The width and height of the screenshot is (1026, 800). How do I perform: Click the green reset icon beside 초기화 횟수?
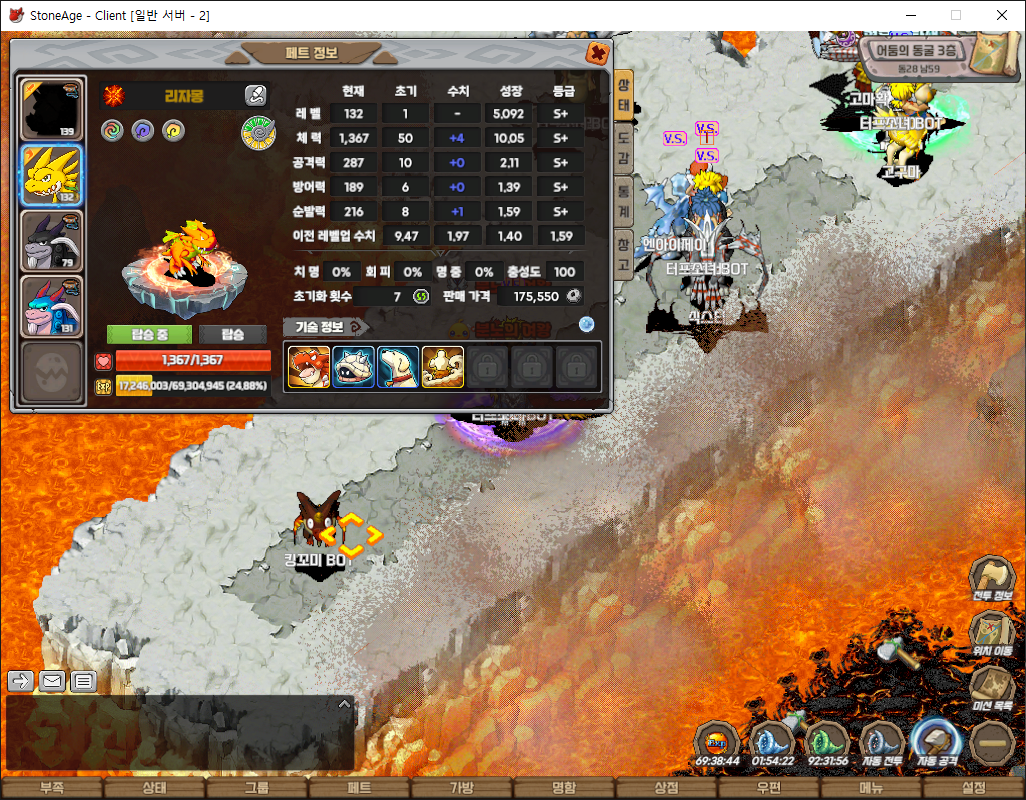coord(421,297)
